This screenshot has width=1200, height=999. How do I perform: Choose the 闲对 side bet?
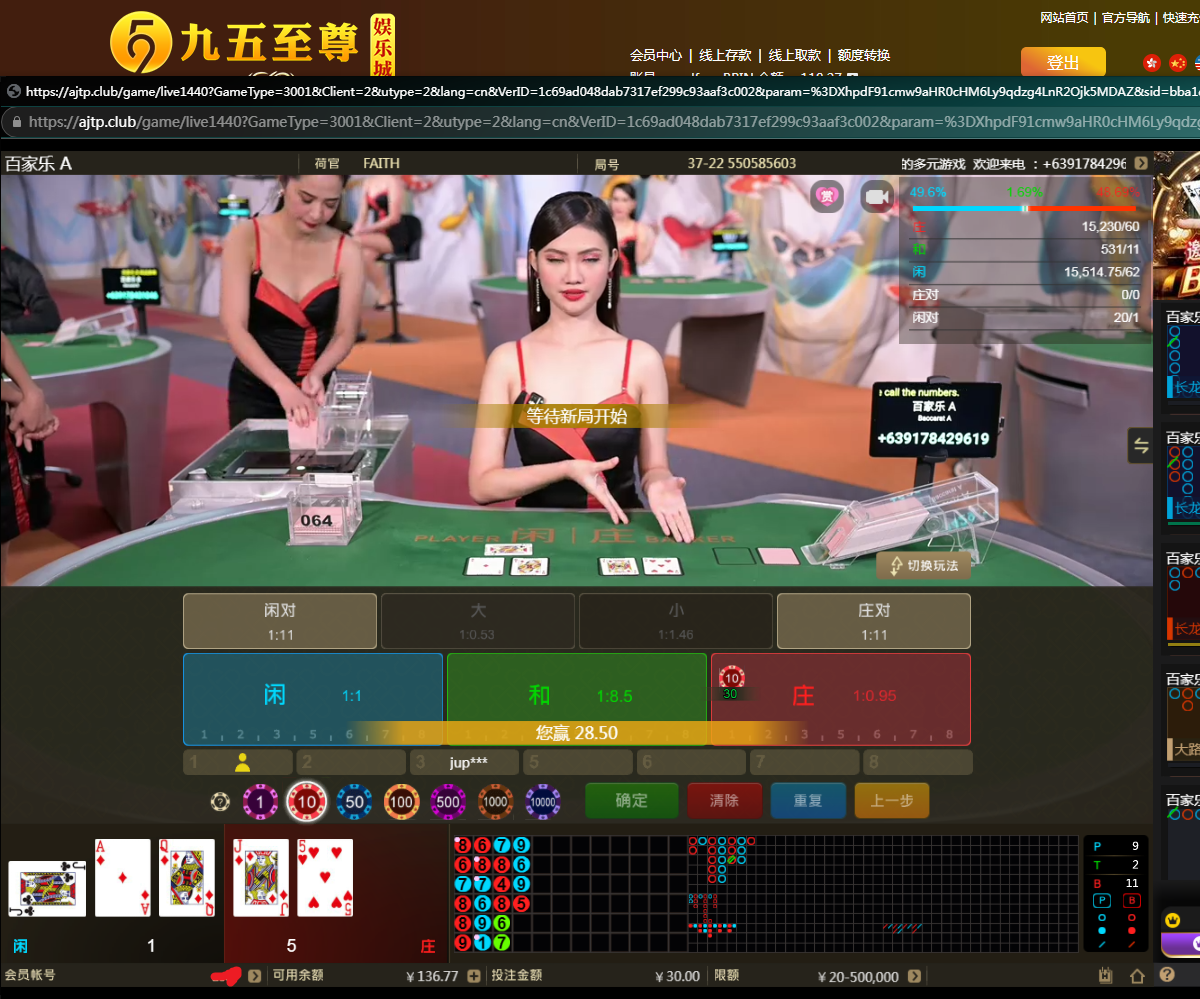(280, 620)
